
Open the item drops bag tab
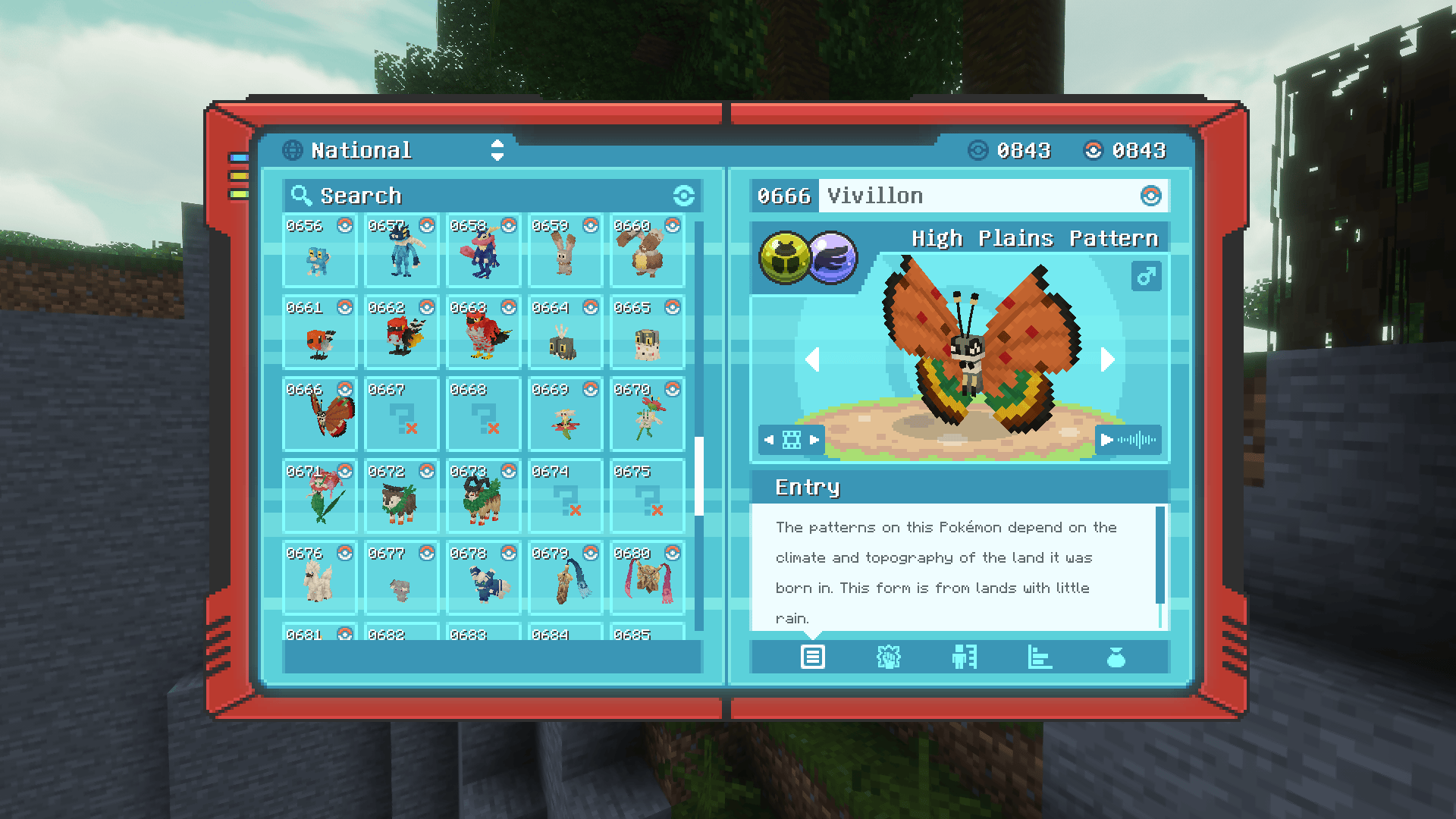[x=1116, y=657]
